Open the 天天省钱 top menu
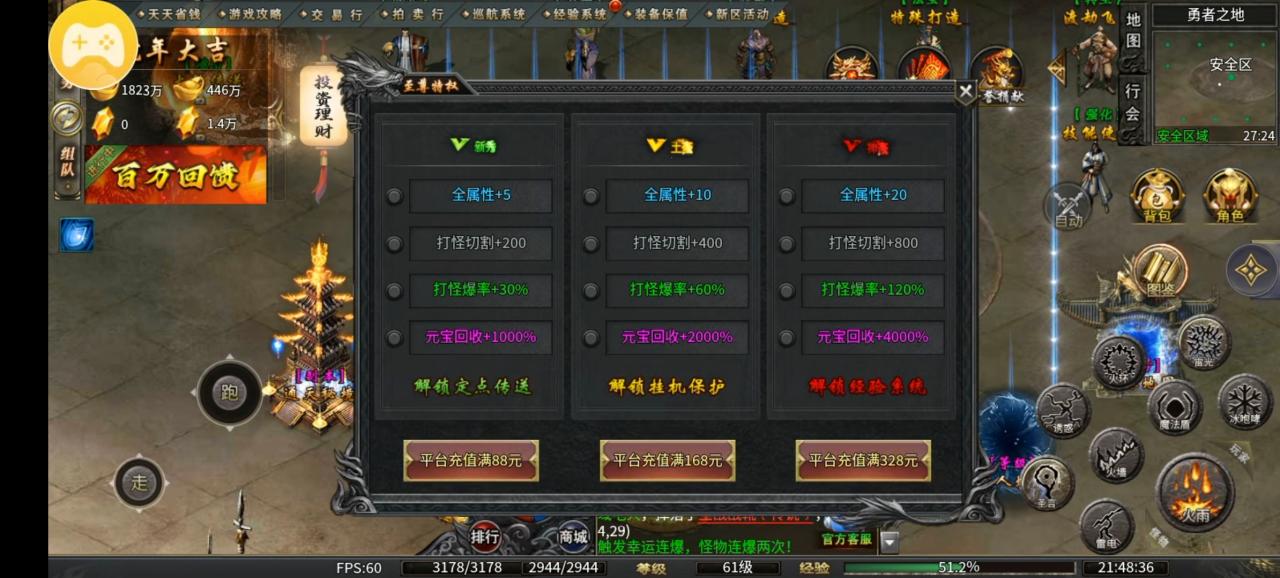 pyautogui.click(x=173, y=14)
